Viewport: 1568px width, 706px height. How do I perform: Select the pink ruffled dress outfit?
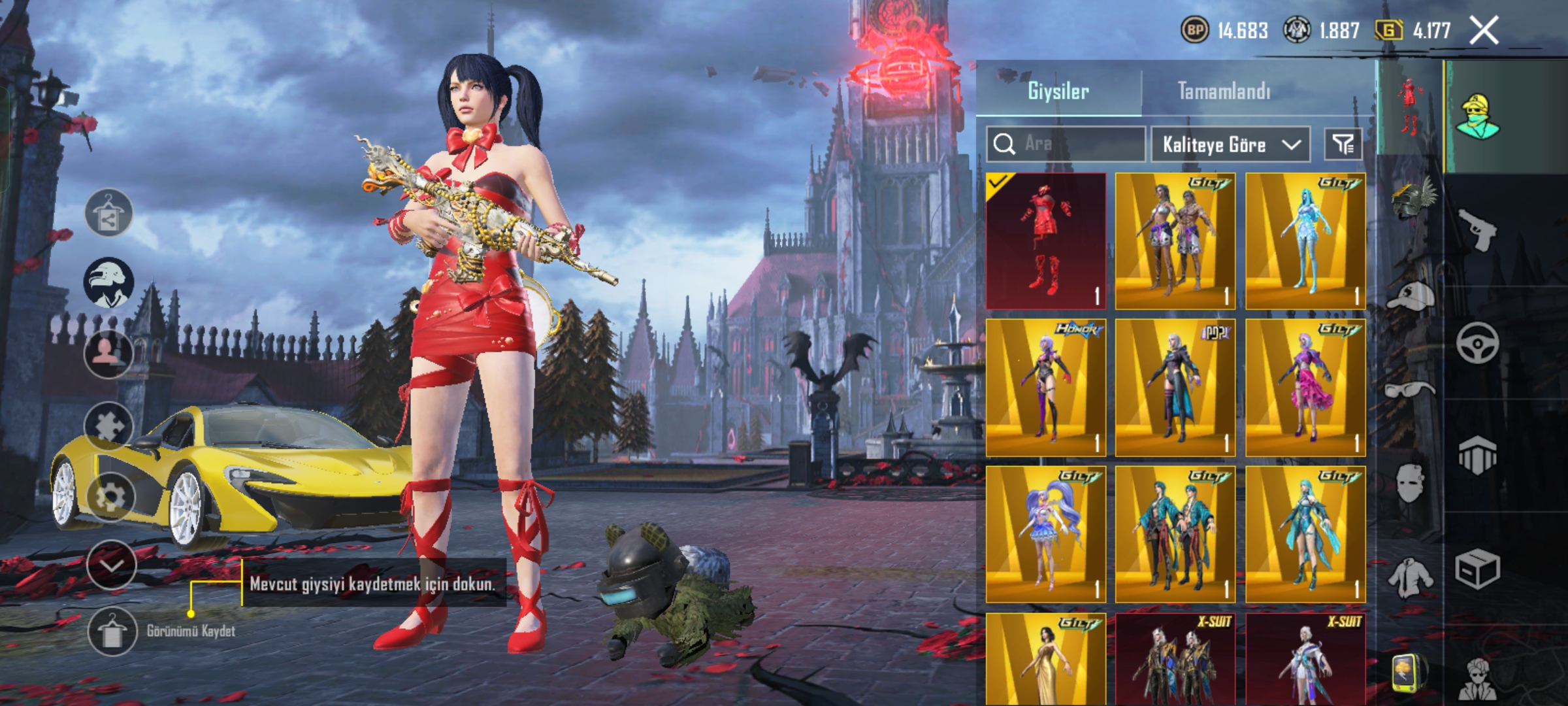(1305, 388)
